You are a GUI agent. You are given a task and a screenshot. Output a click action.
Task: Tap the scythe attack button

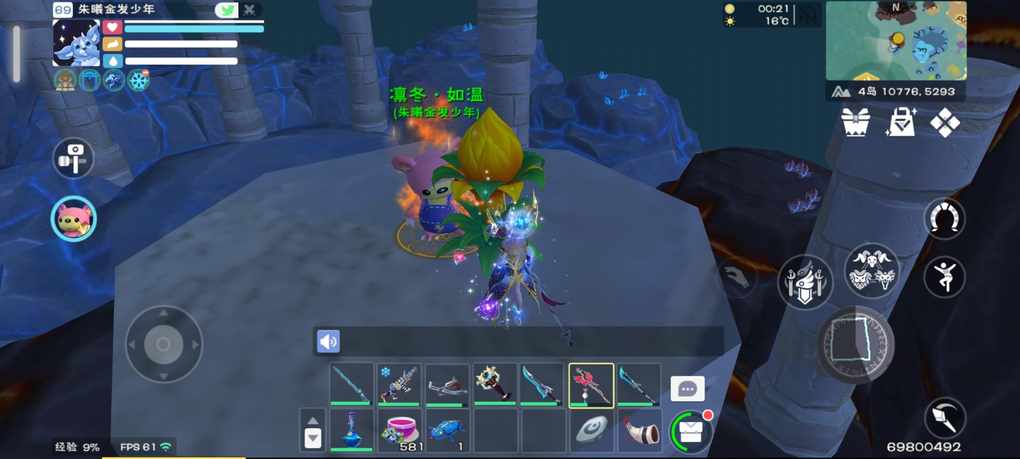tap(944, 418)
